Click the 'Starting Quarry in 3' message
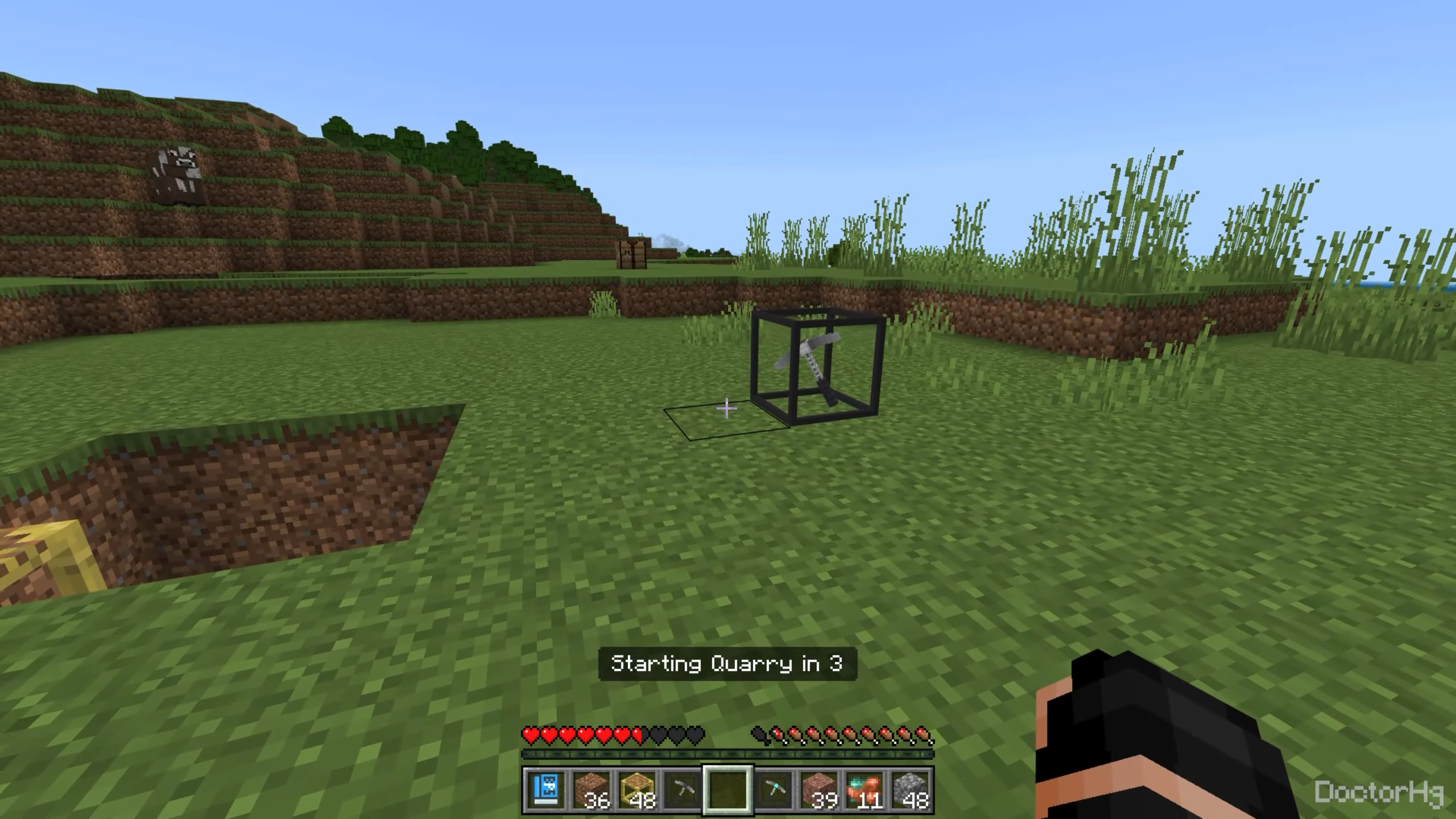The image size is (1456, 819). pos(727,663)
